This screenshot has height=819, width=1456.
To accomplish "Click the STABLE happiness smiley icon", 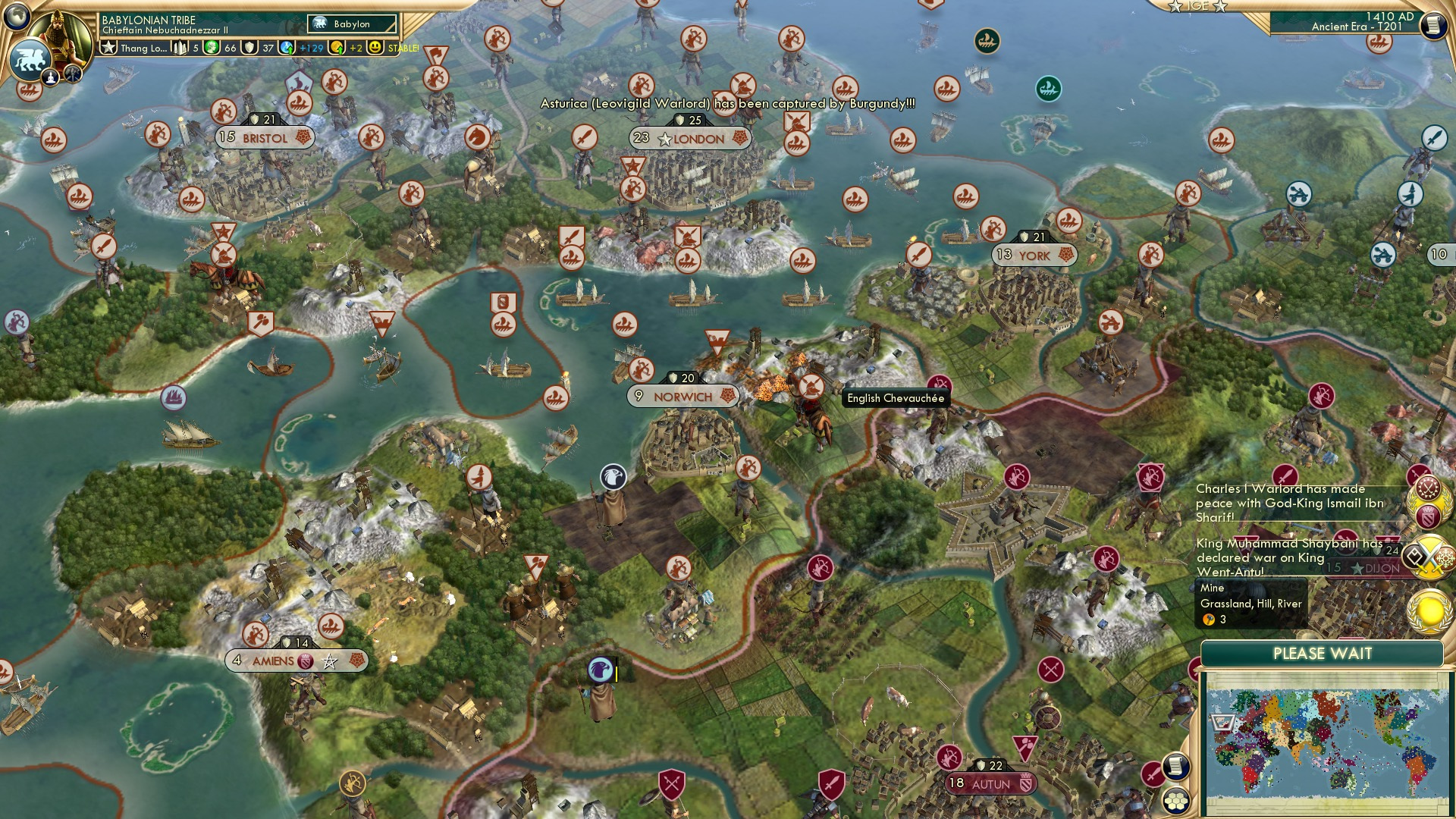I will (x=374, y=47).
